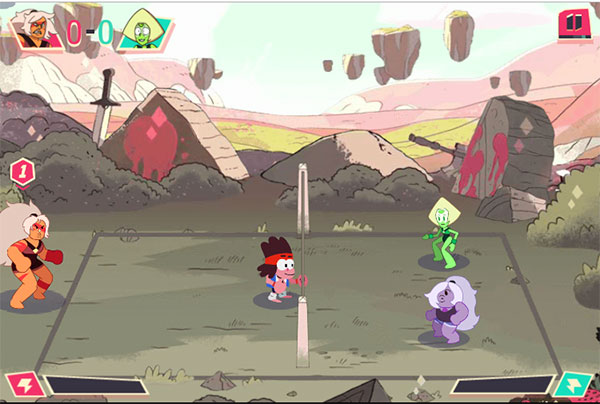This screenshot has width=600, height=404.
Task: Pause the match with the red pause button
Action: point(573,23)
